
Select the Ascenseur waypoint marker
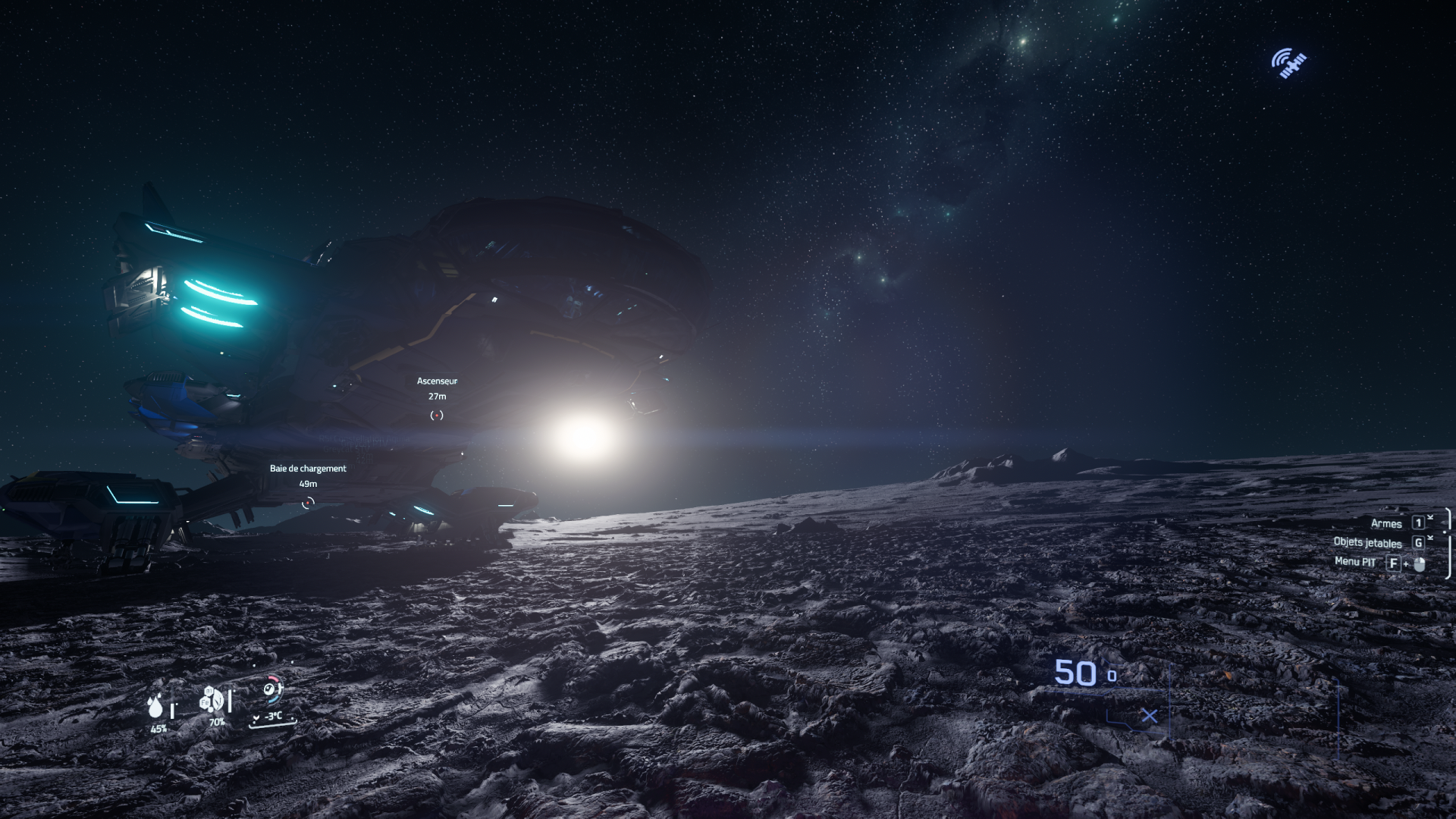click(437, 415)
